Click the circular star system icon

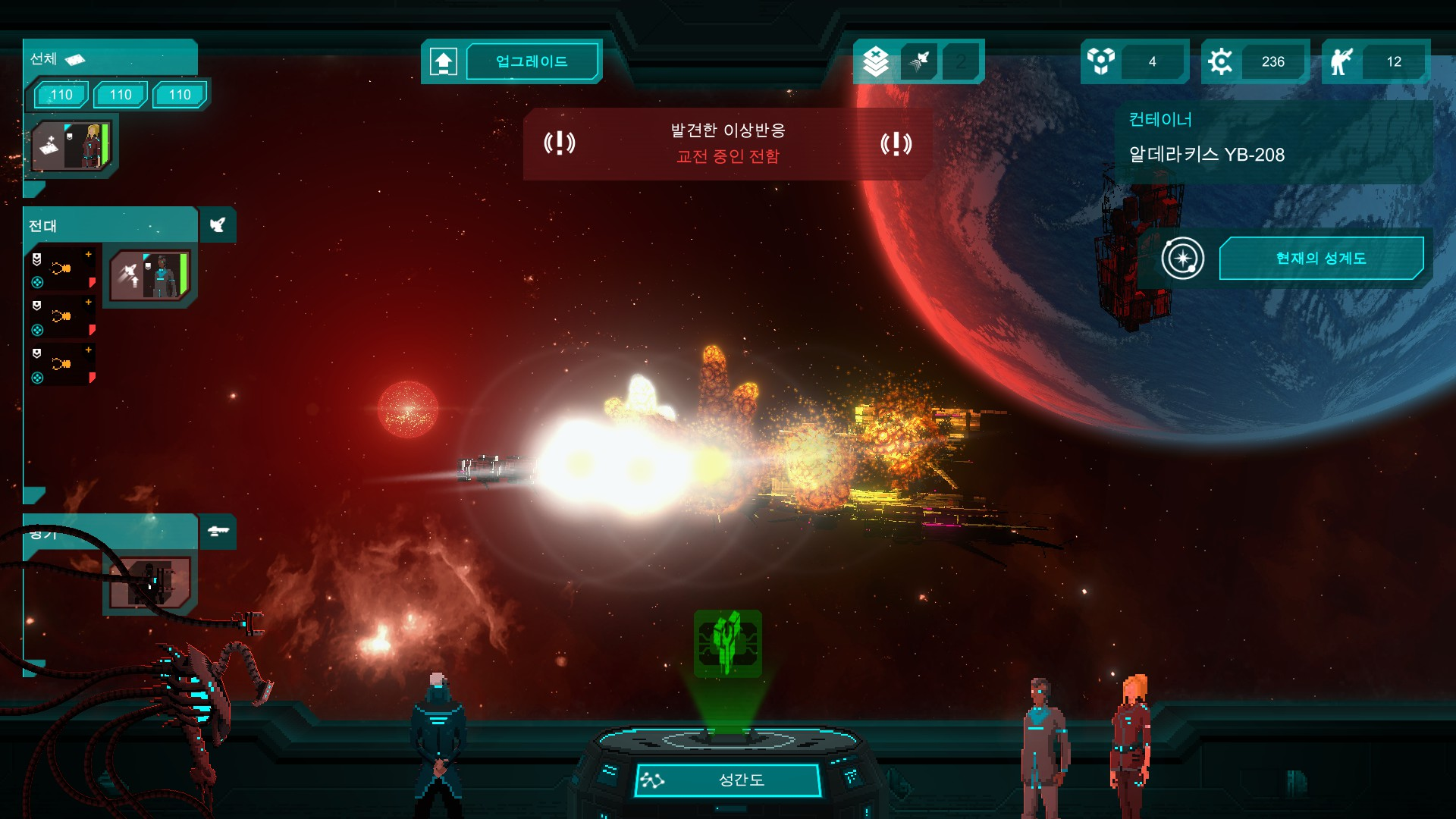click(1182, 258)
